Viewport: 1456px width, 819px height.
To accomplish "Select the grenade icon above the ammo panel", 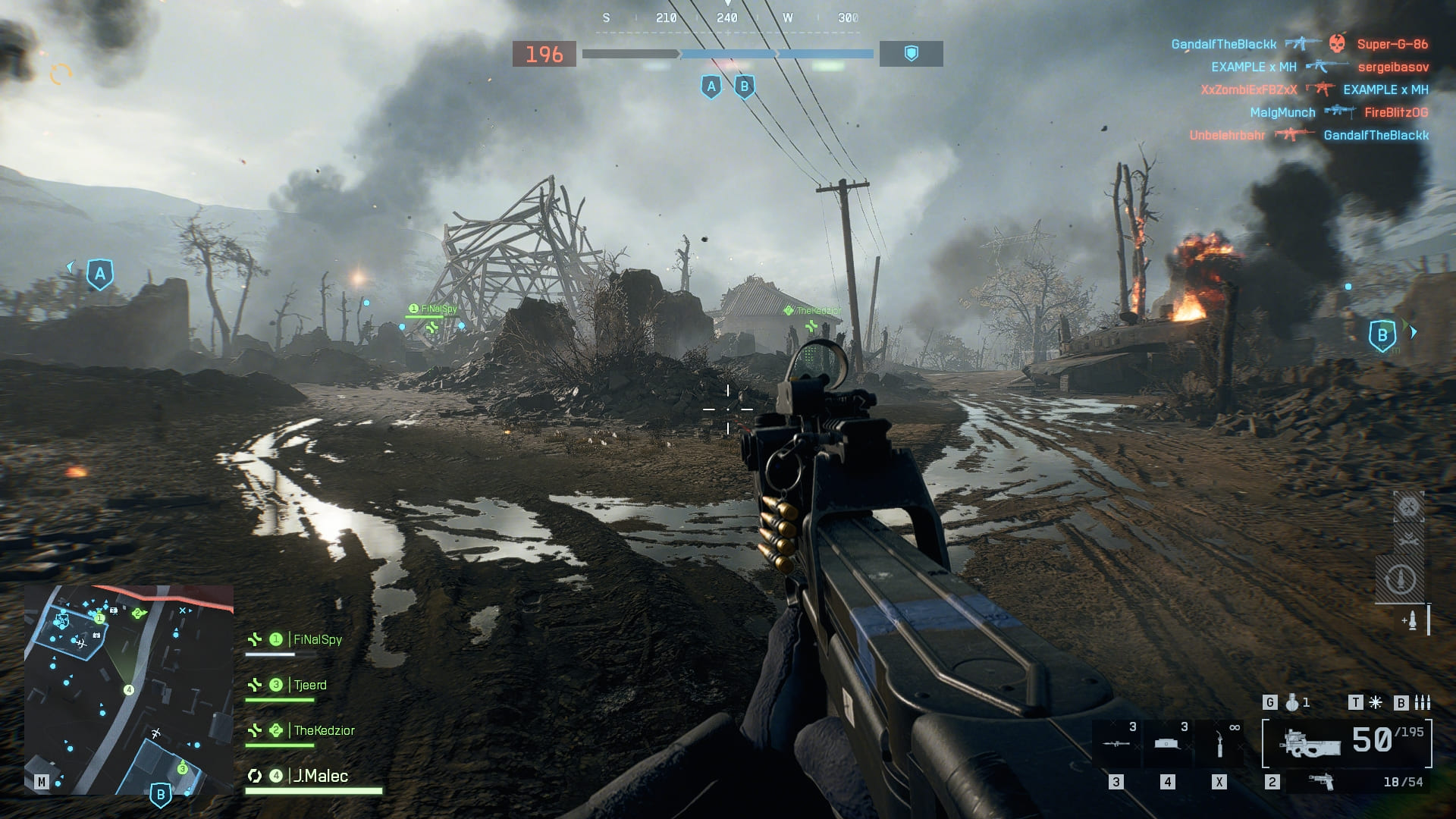I will point(1292,703).
